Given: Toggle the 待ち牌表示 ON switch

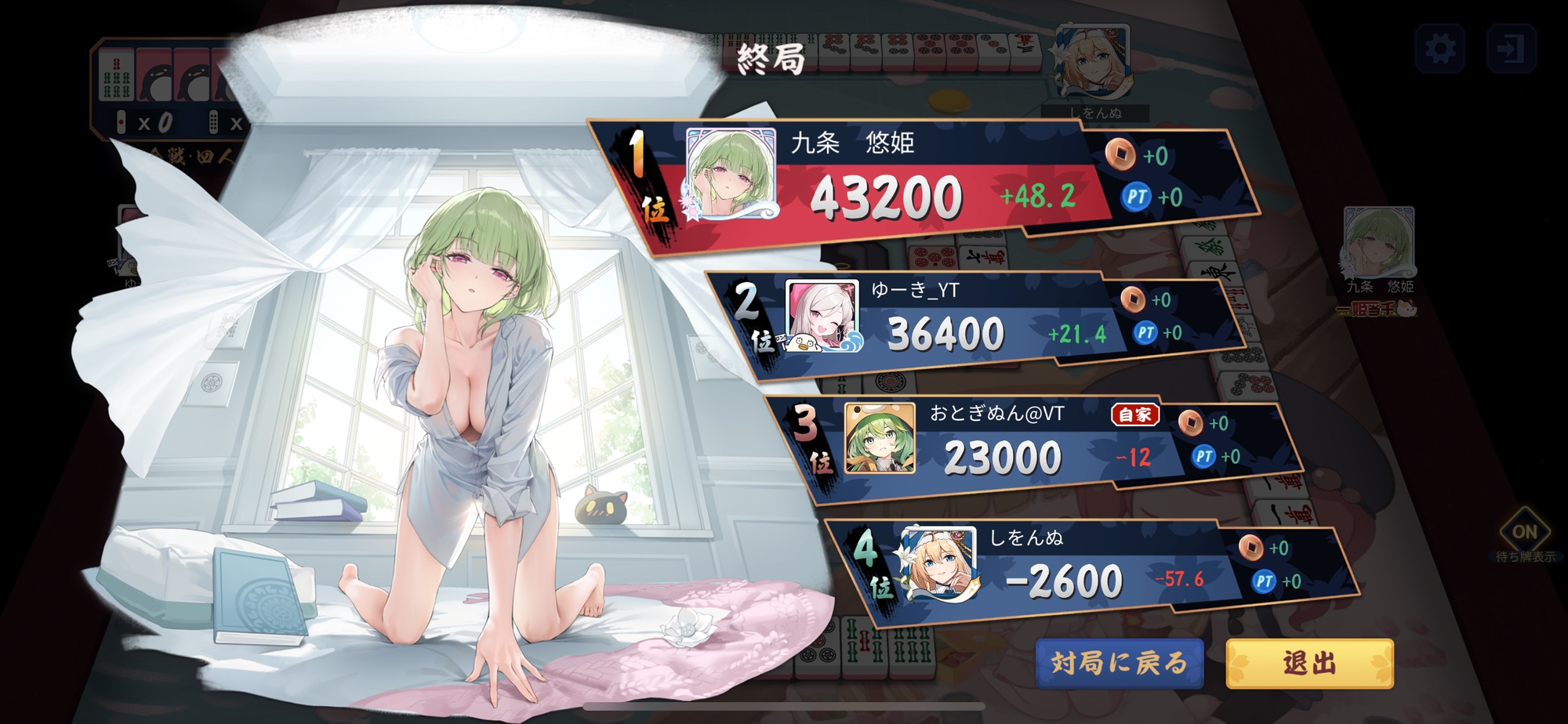Looking at the screenshot, I should coord(1524,533).
